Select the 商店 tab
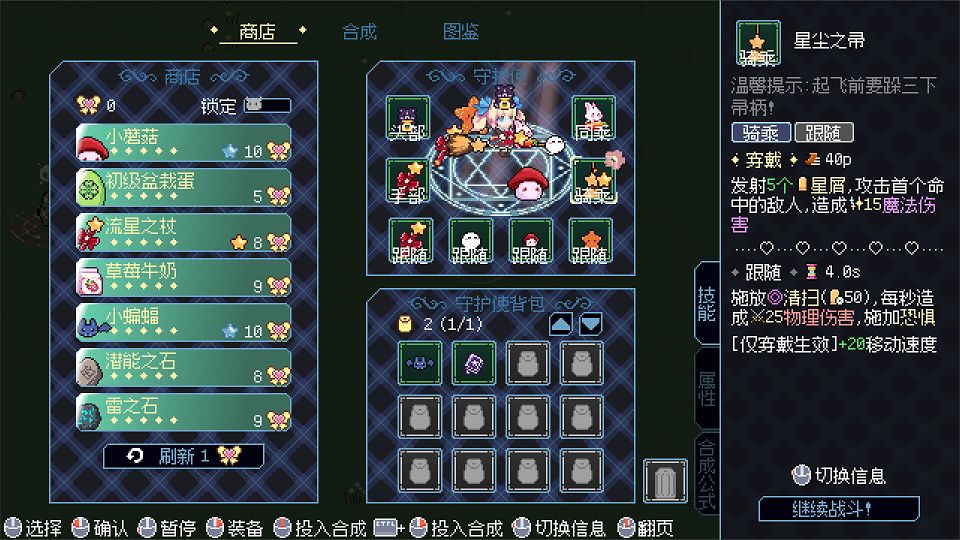Image resolution: width=960 pixels, height=540 pixels. [258, 32]
